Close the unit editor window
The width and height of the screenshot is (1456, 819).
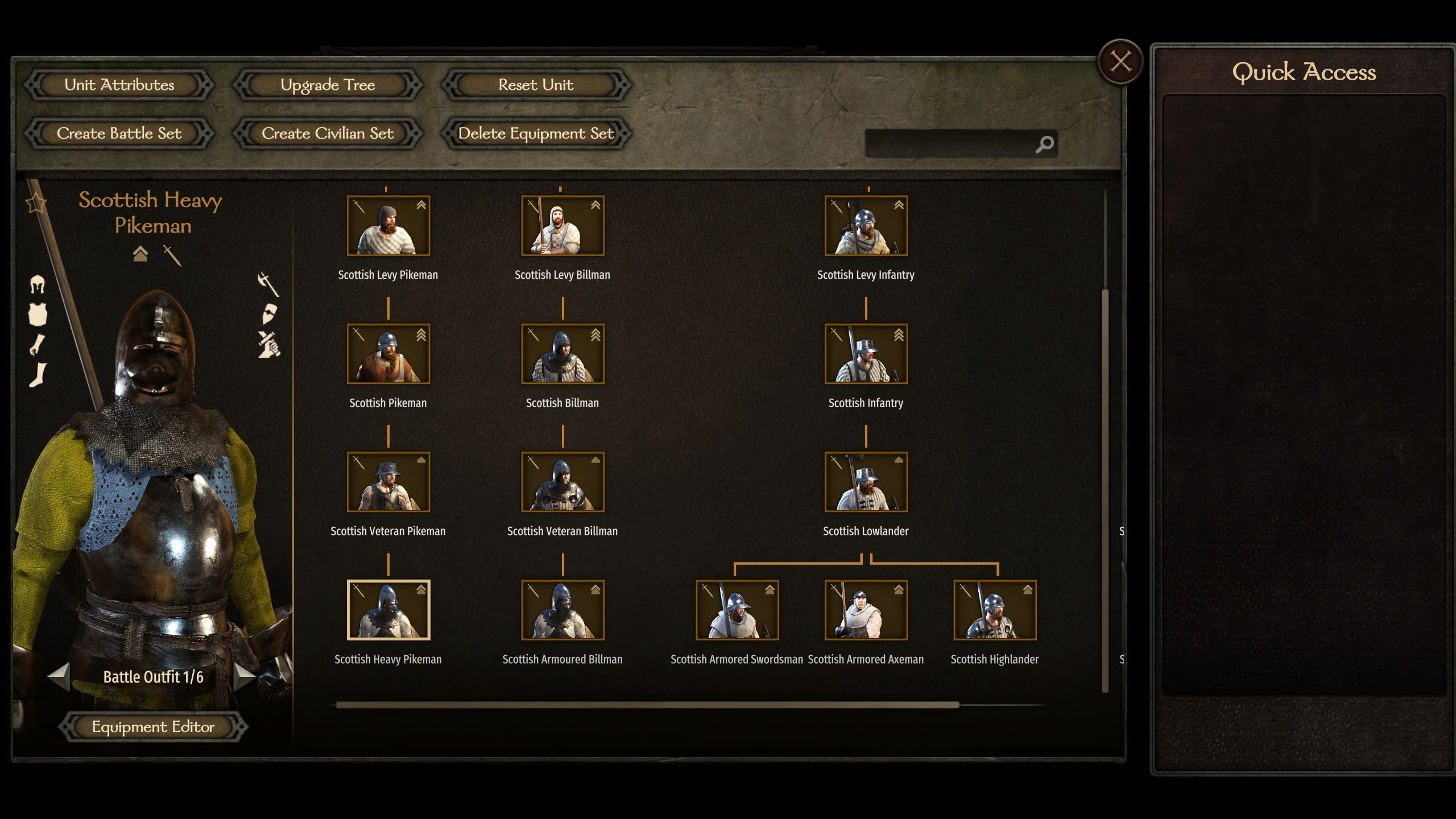1120,61
